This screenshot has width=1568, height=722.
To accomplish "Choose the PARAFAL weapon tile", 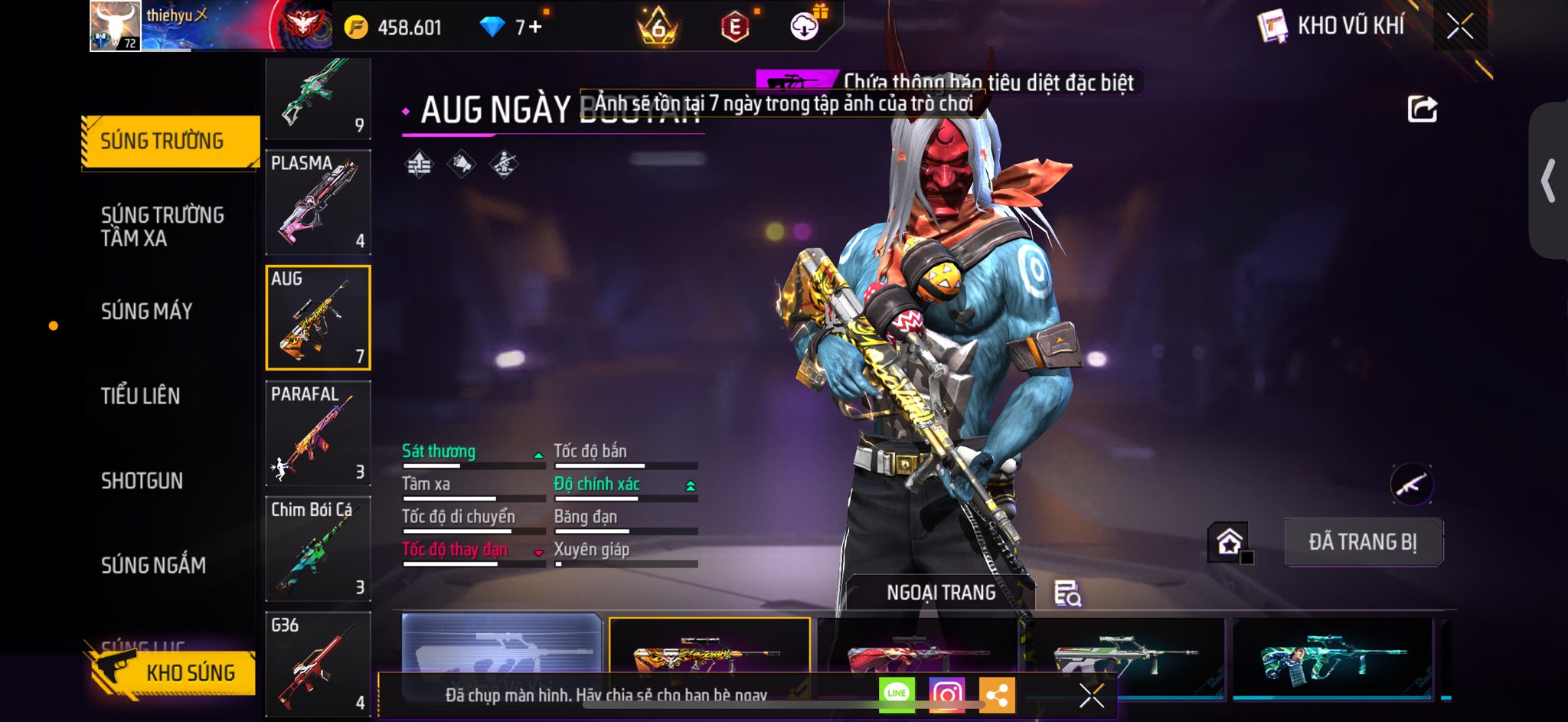I will pos(318,433).
